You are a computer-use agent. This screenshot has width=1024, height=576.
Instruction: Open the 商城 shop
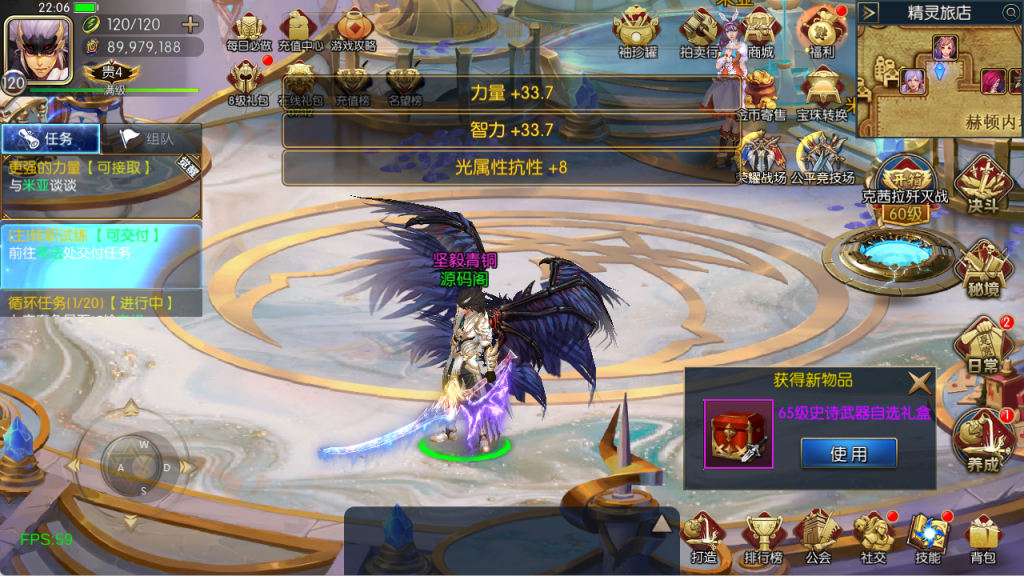click(760, 30)
